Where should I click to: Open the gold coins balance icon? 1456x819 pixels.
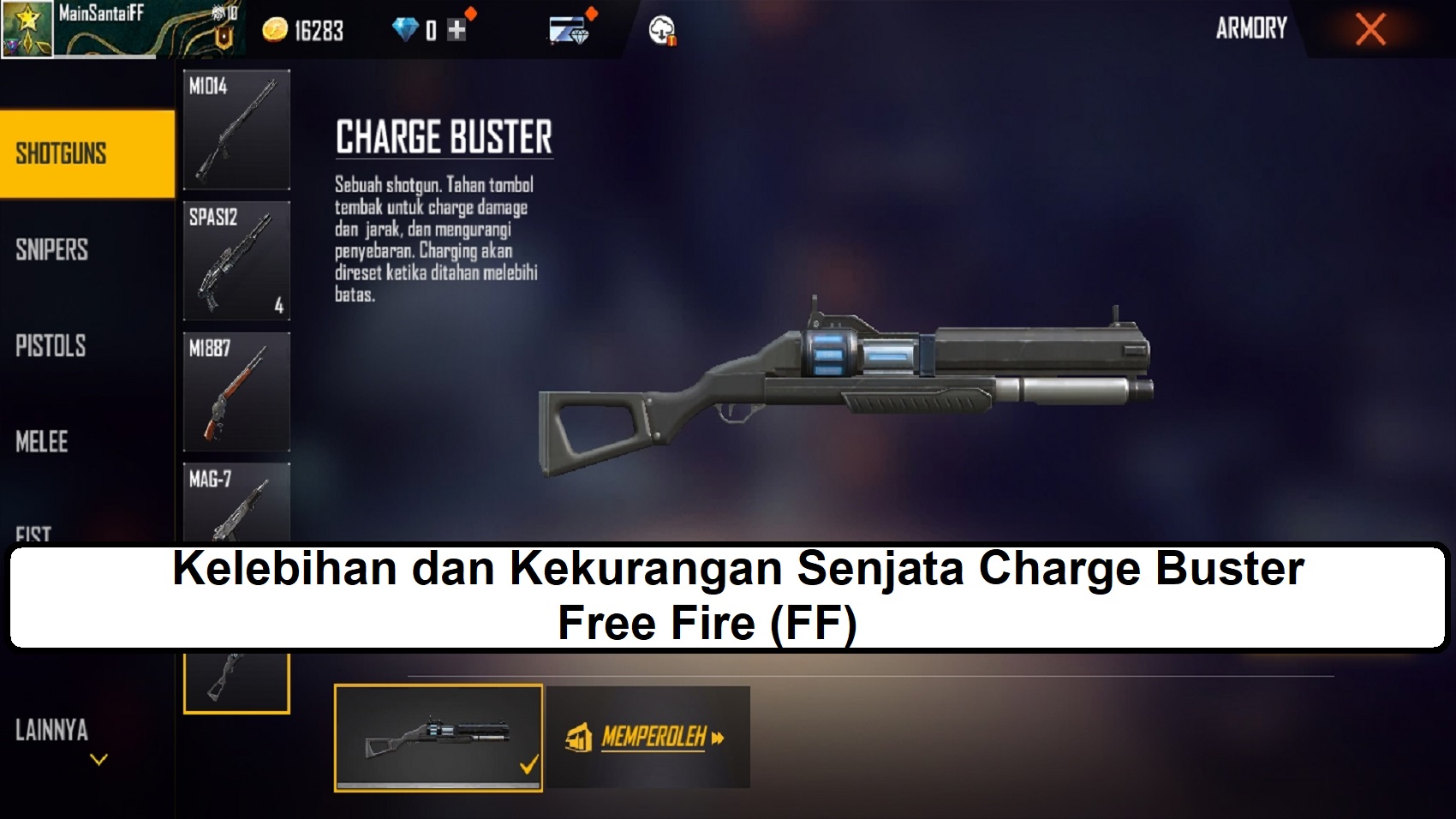[x=274, y=31]
